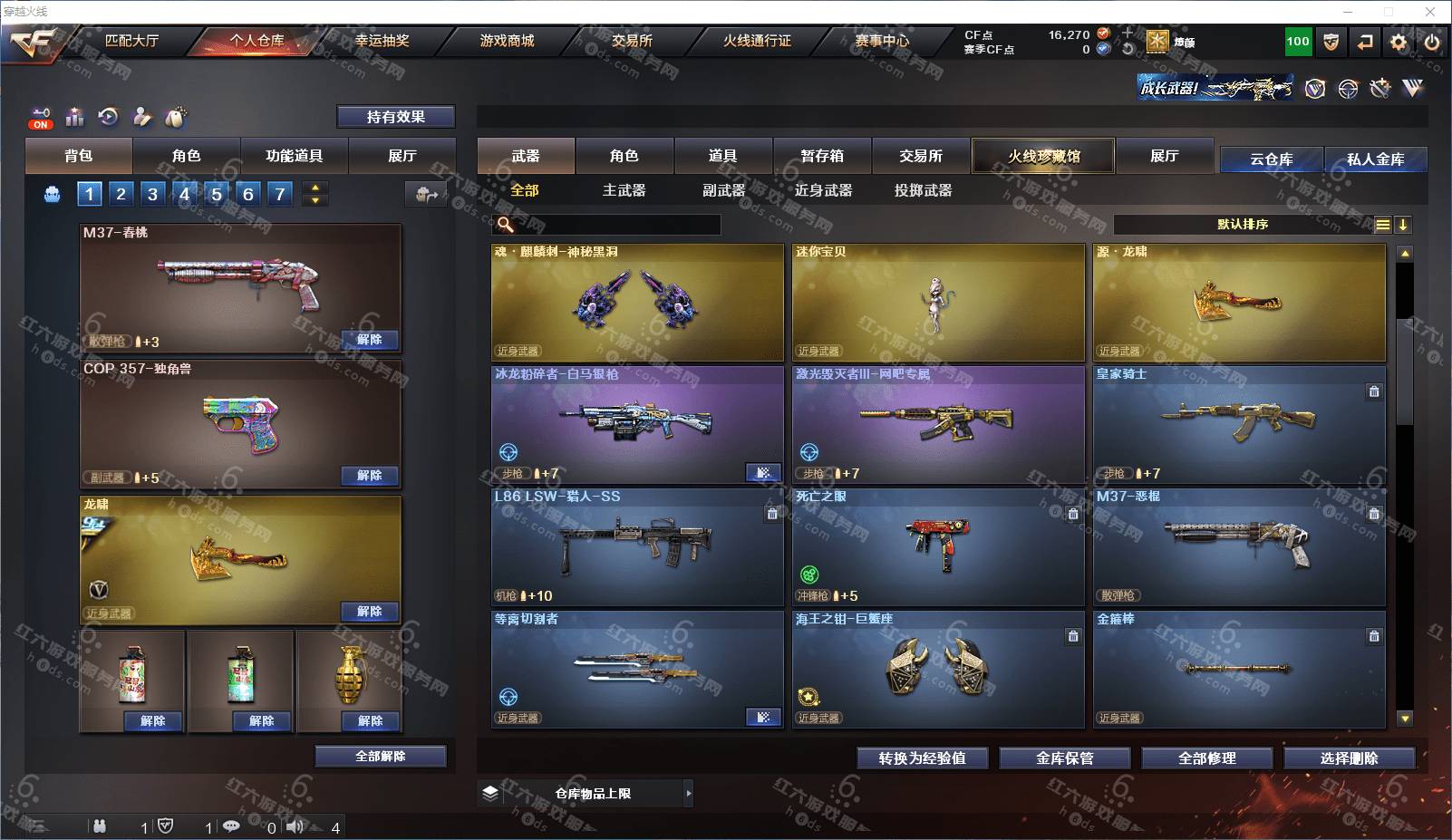Click the 全部修理 repair all button
Viewport: 1452px width, 840px height.
1207,758
